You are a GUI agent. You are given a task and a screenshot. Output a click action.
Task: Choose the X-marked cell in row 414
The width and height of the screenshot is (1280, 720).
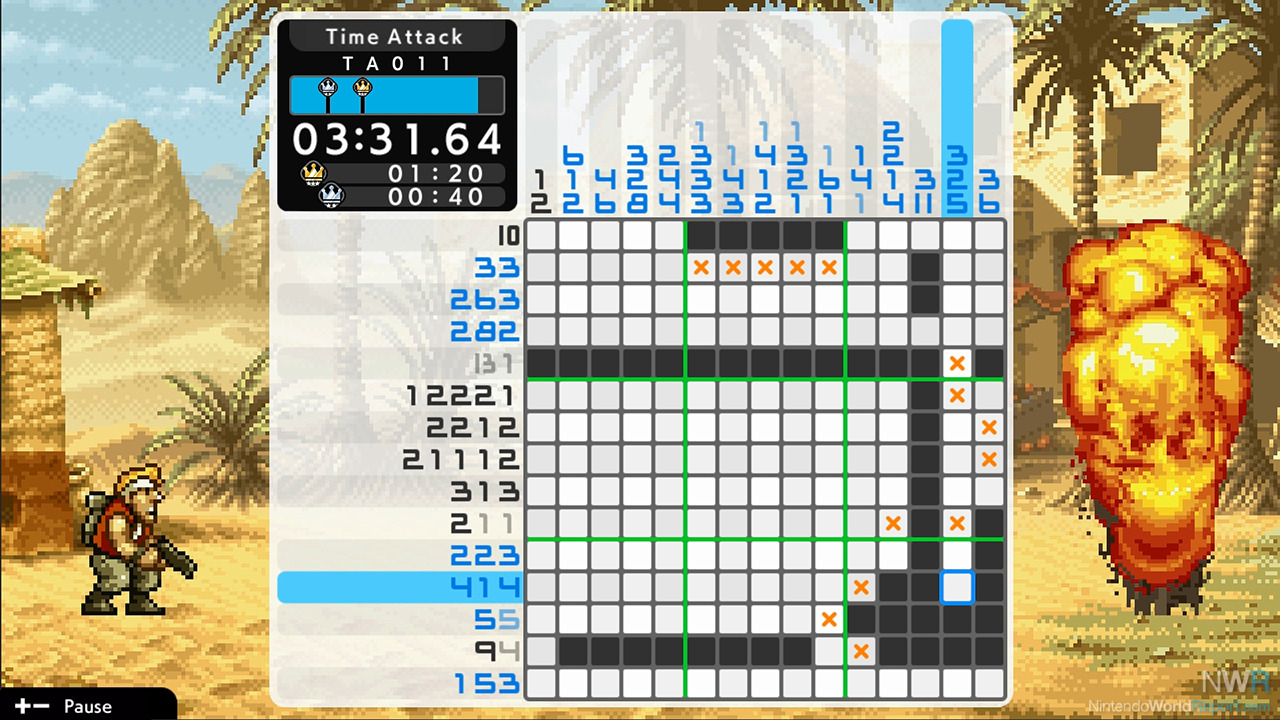[x=861, y=587]
